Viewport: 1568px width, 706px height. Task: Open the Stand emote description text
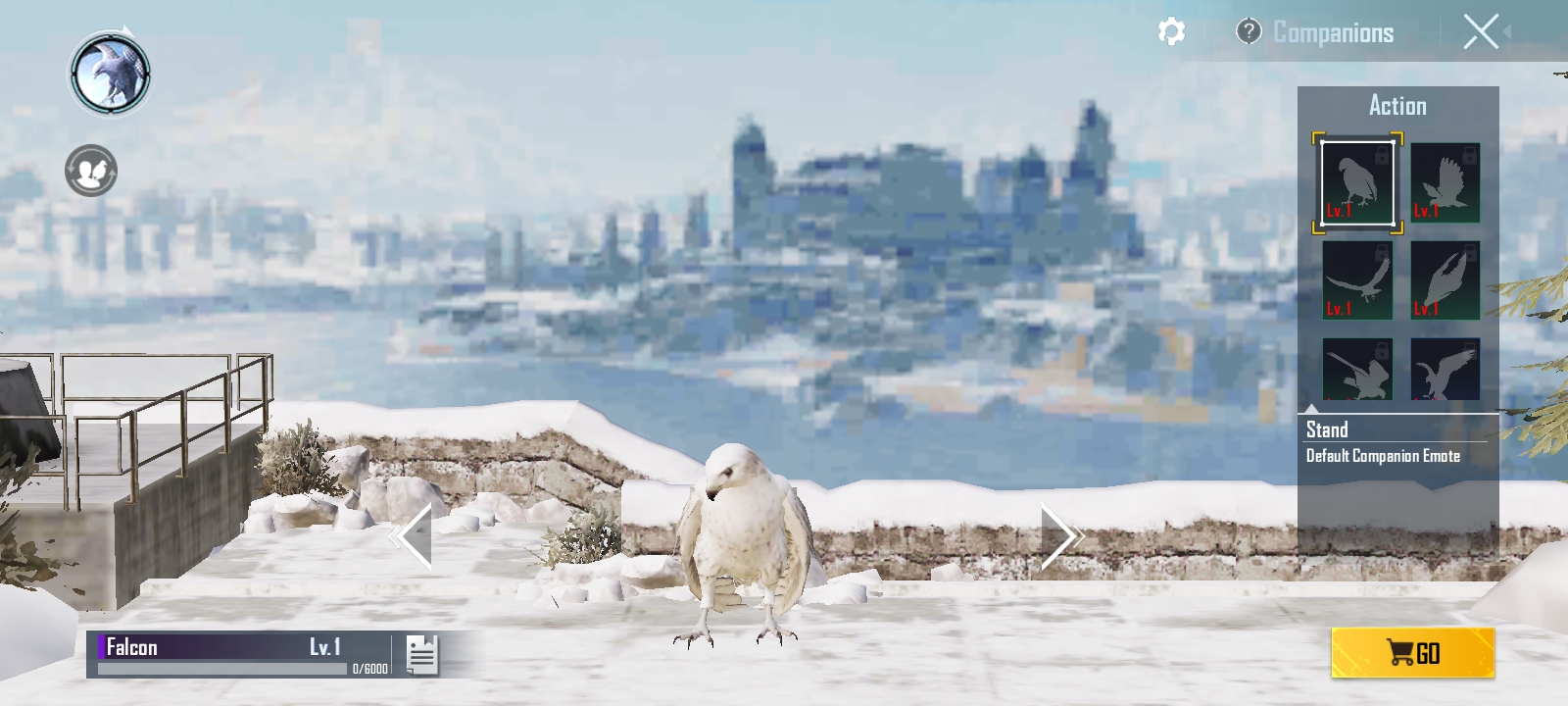[1382, 455]
